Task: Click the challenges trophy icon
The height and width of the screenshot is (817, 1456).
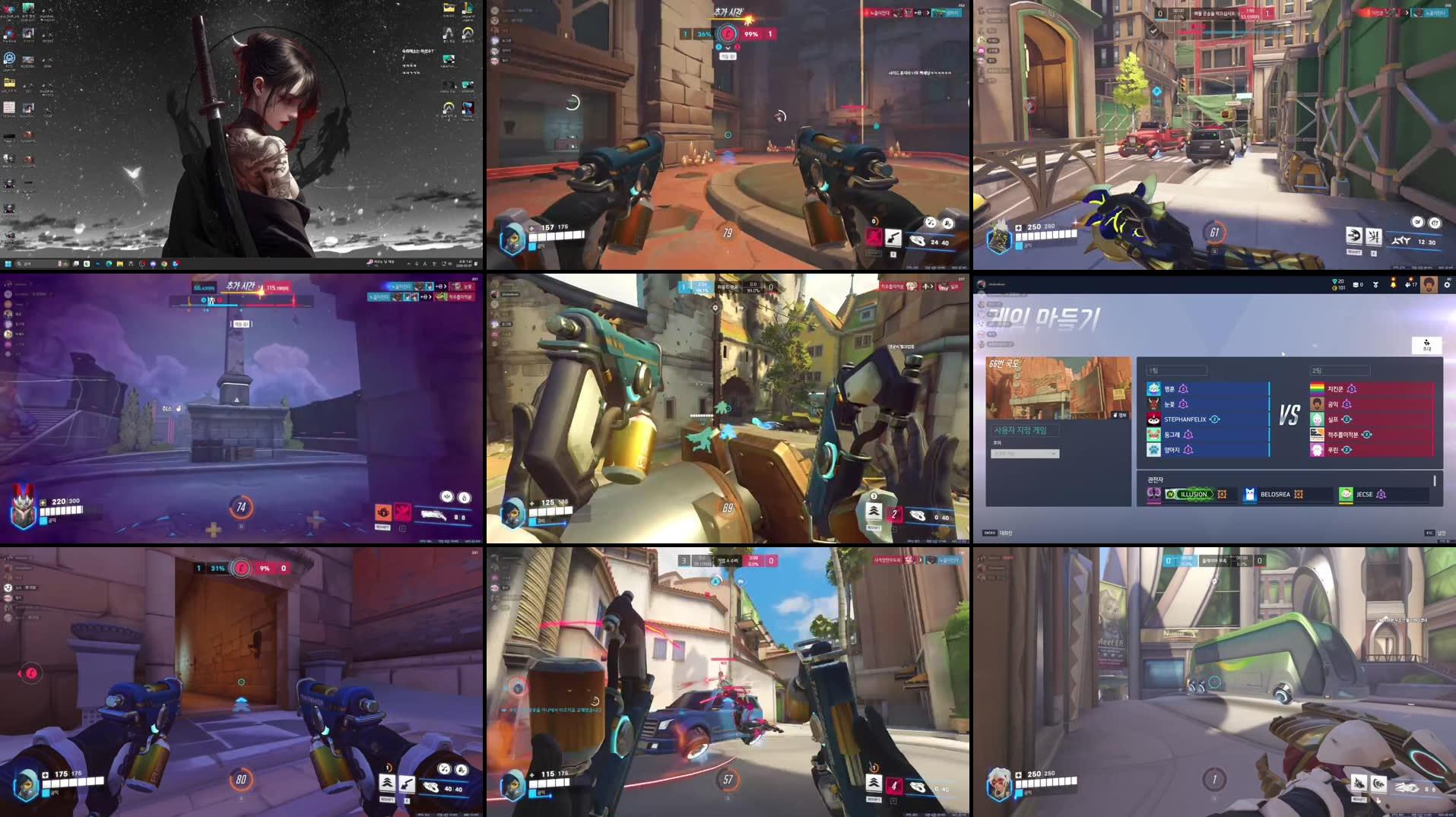Action: [x=1375, y=284]
